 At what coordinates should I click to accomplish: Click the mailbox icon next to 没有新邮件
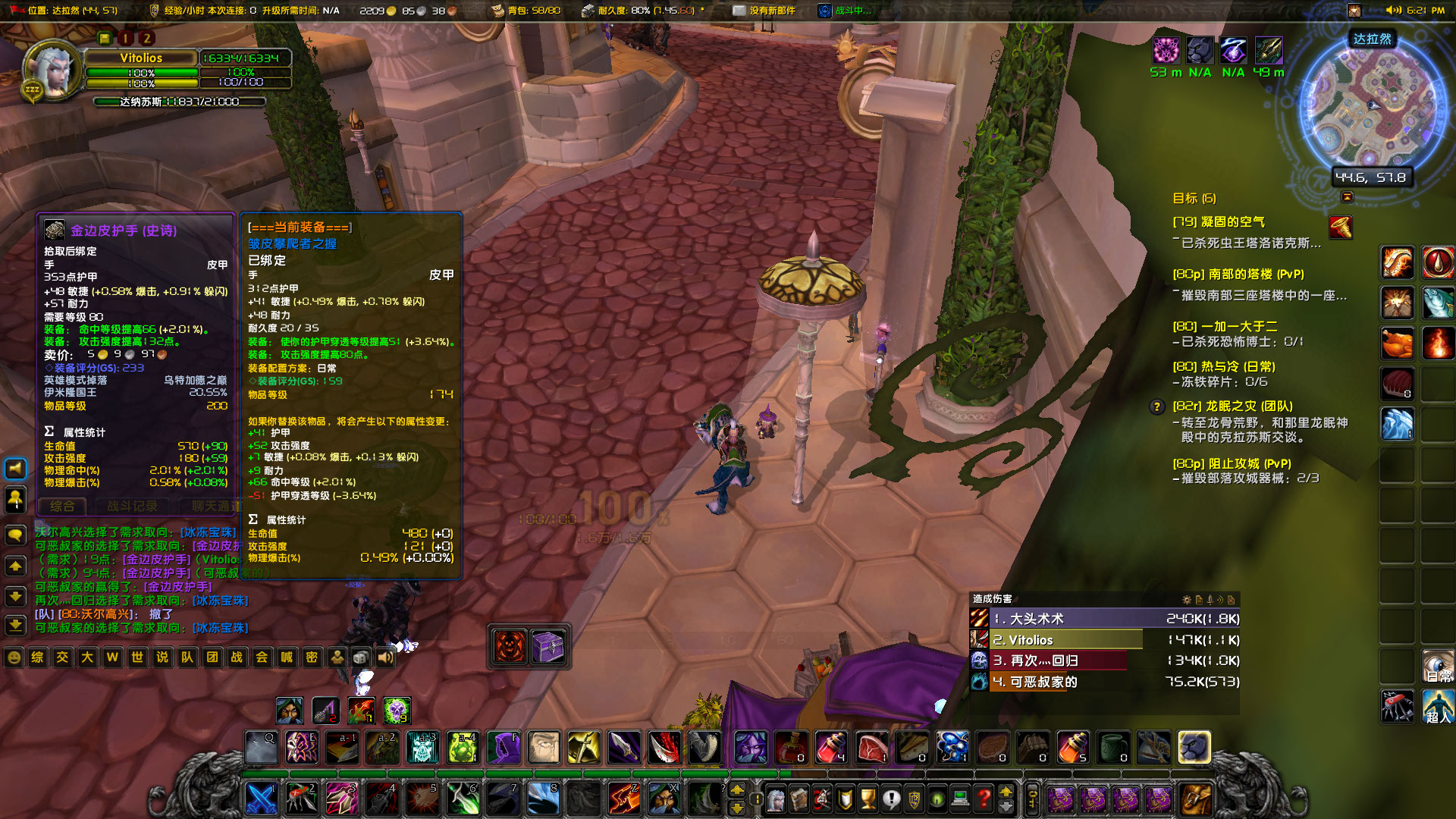738,11
